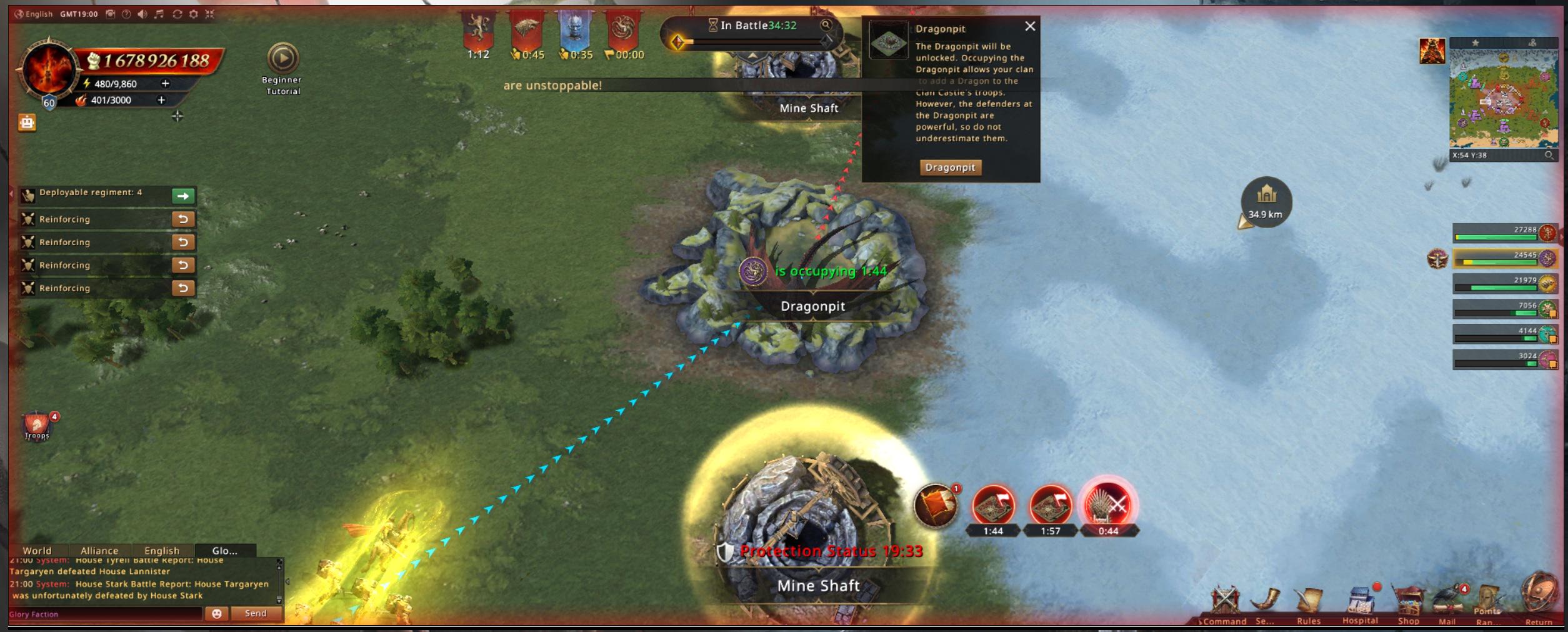Viewport: 1568px width, 632px height.
Task: Open the Hospital
Action: (x=1361, y=603)
